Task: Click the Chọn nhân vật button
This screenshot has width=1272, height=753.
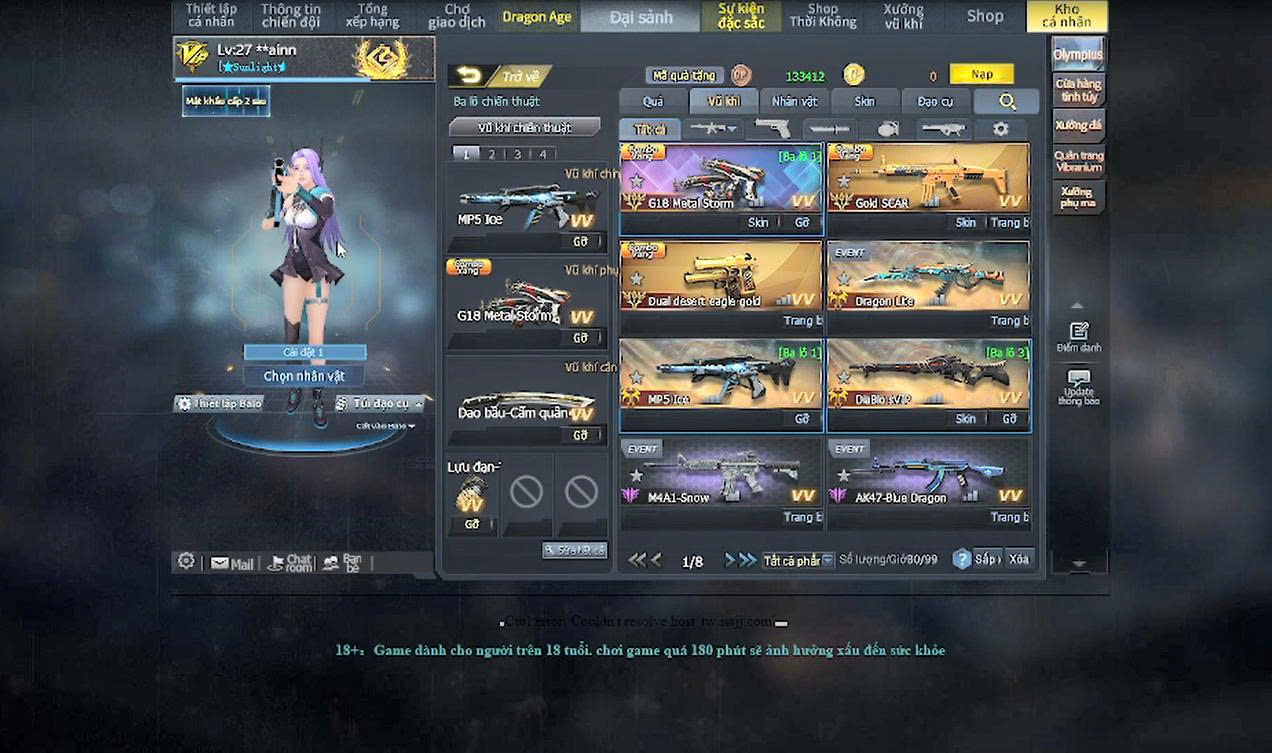Action: point(305,376)
